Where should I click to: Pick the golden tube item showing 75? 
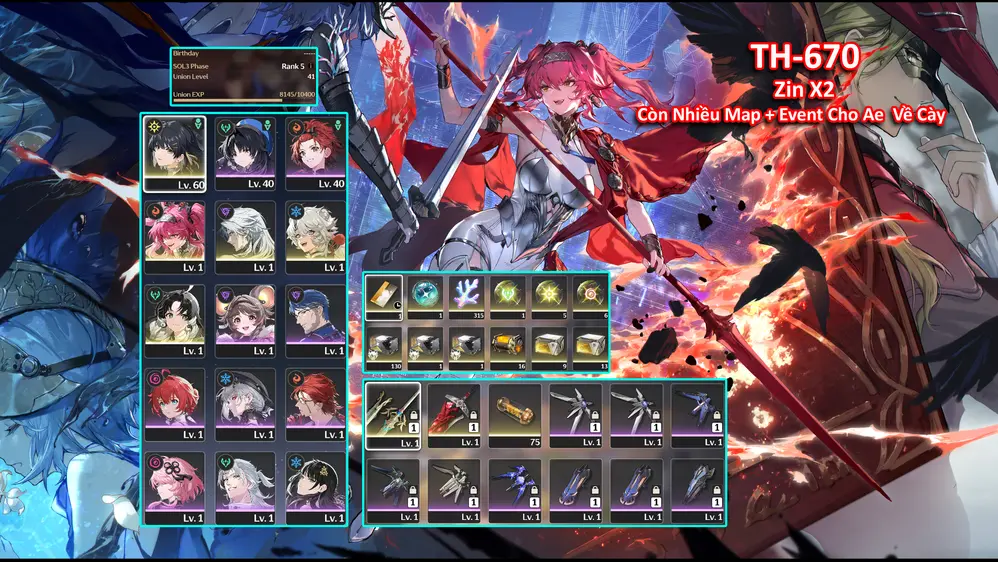click(515, 415)
